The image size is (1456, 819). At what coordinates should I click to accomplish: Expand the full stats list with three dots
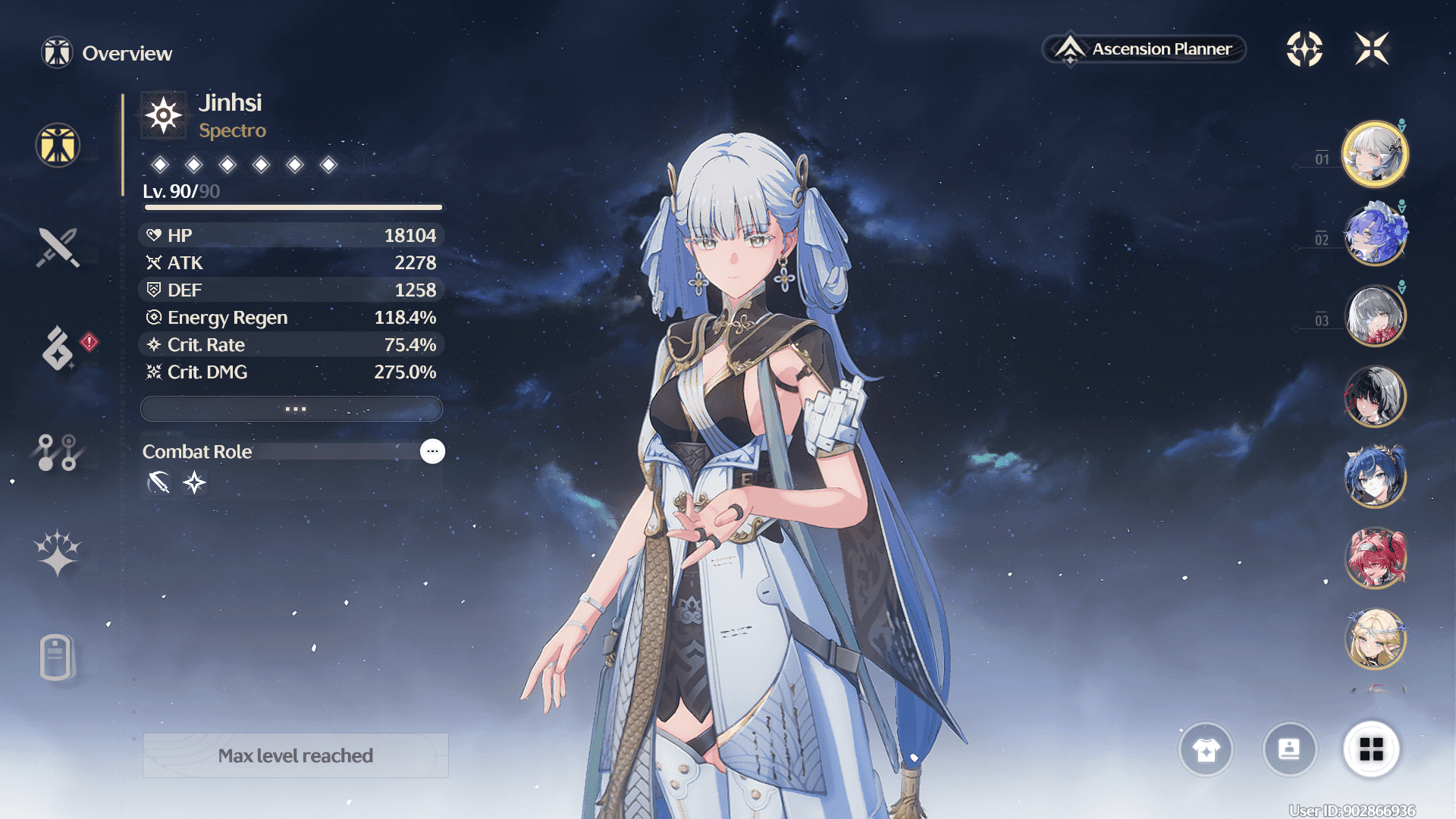point(292,409)
